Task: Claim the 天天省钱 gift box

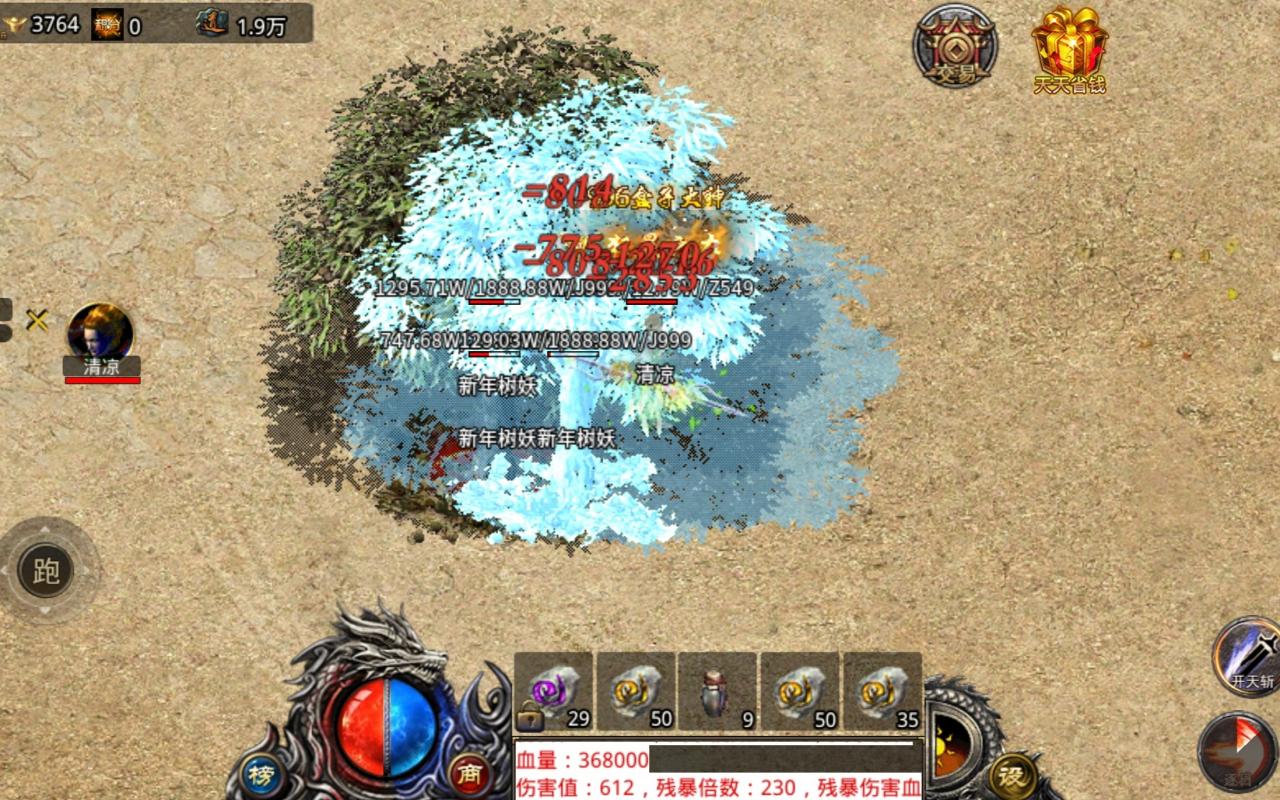Action: (1069, 45)
